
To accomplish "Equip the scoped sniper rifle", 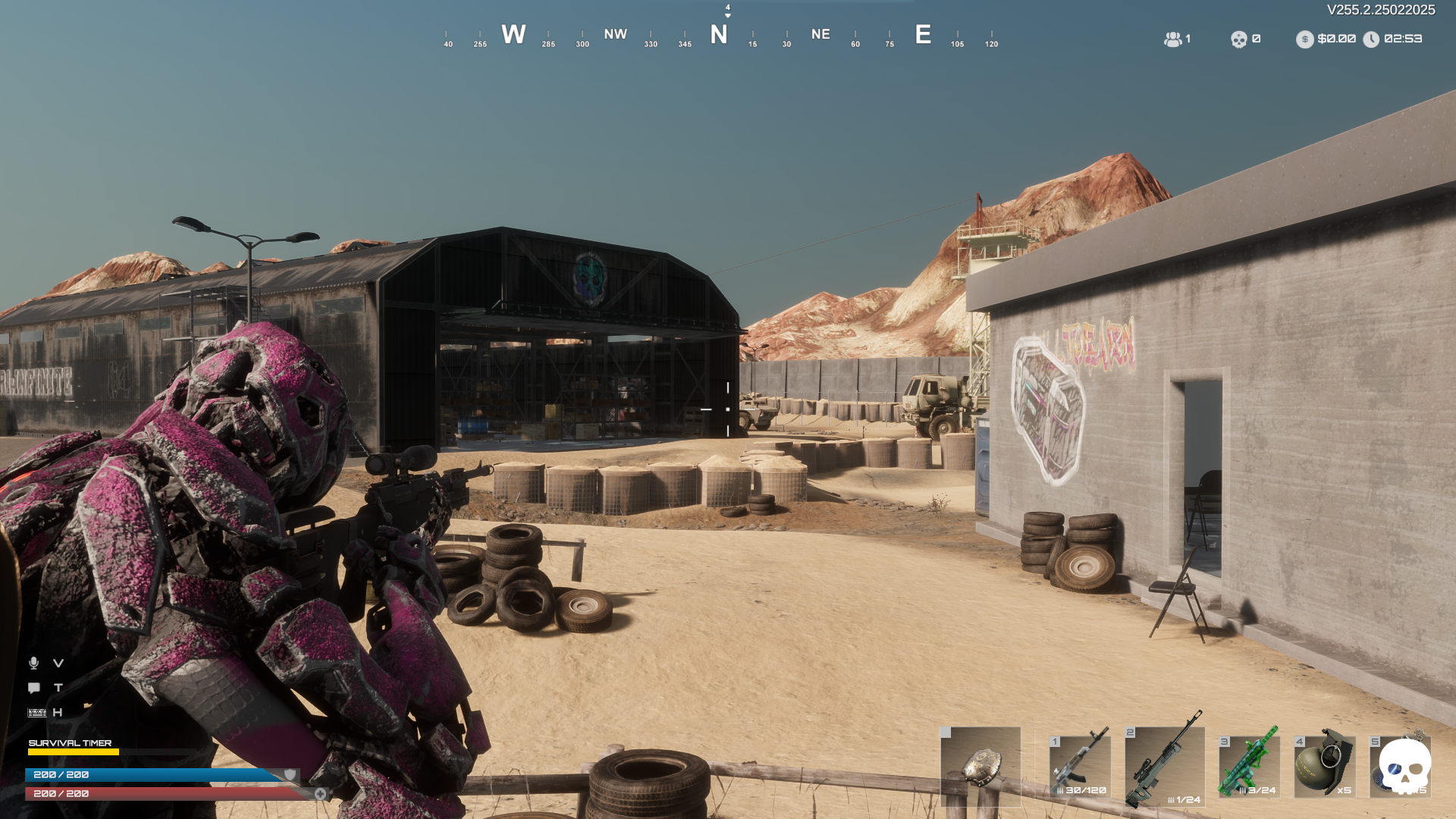I will [1164, 766].
